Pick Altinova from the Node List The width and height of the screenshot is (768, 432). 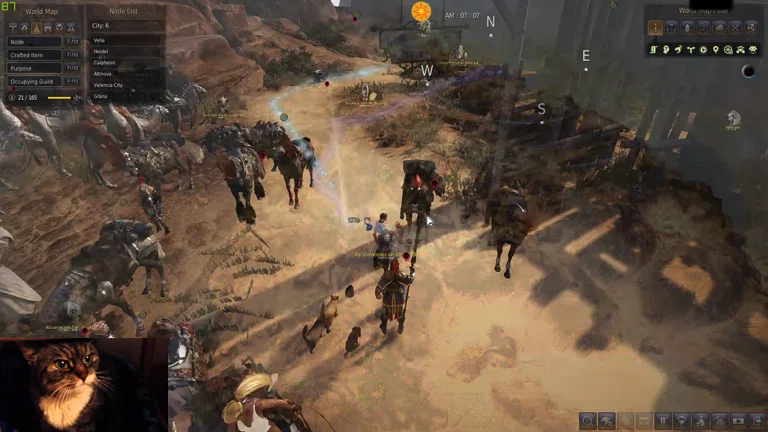(103, 73)
